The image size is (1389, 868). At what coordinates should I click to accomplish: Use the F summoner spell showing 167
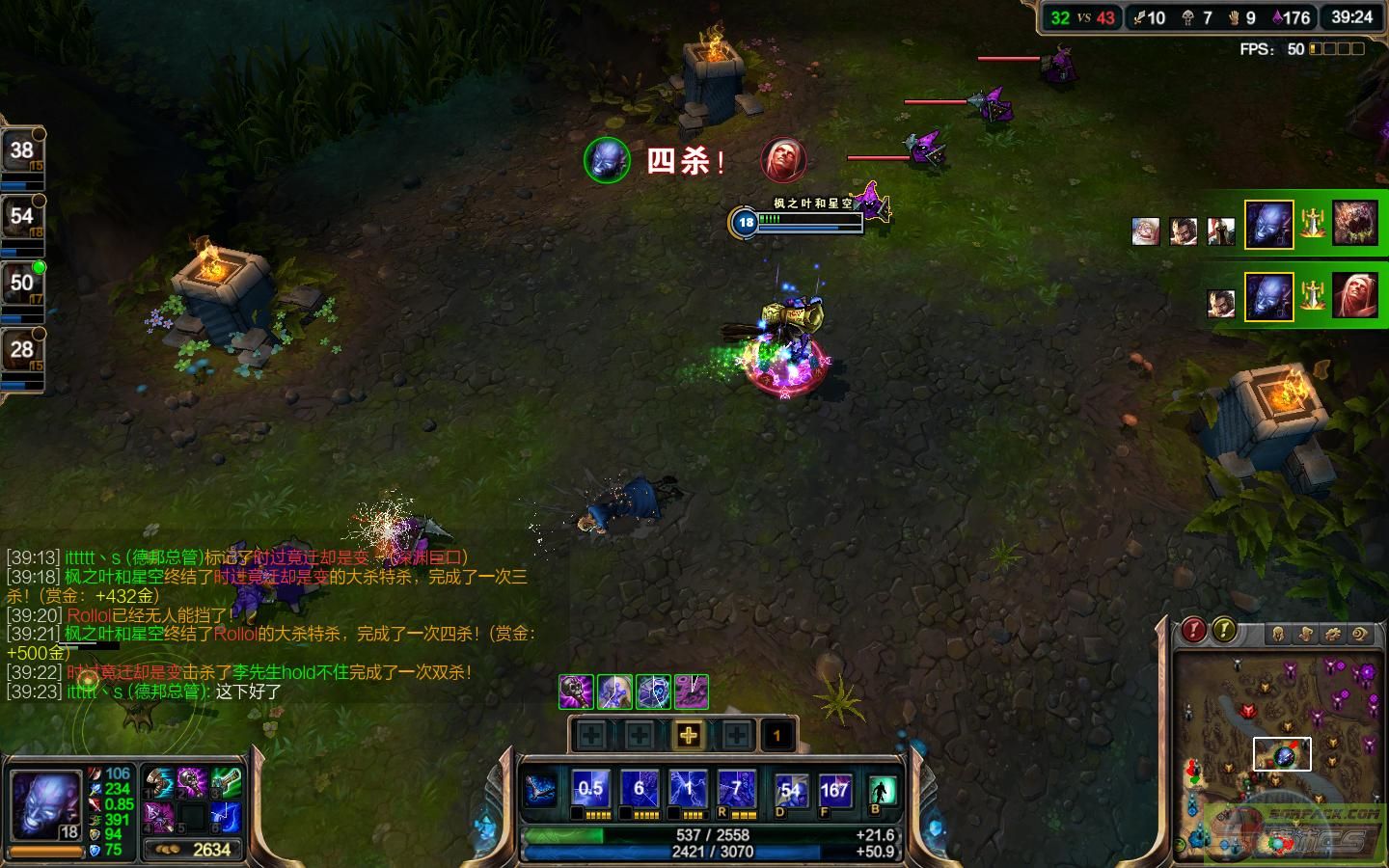(x=834, y=791)
